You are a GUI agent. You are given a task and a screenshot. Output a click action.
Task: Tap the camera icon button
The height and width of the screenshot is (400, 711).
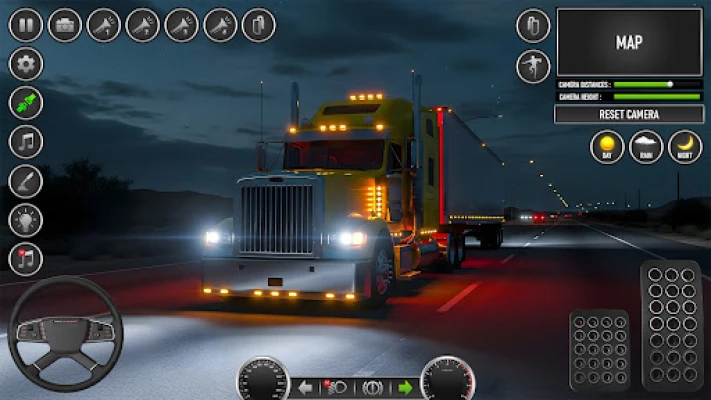pos(65,25)
